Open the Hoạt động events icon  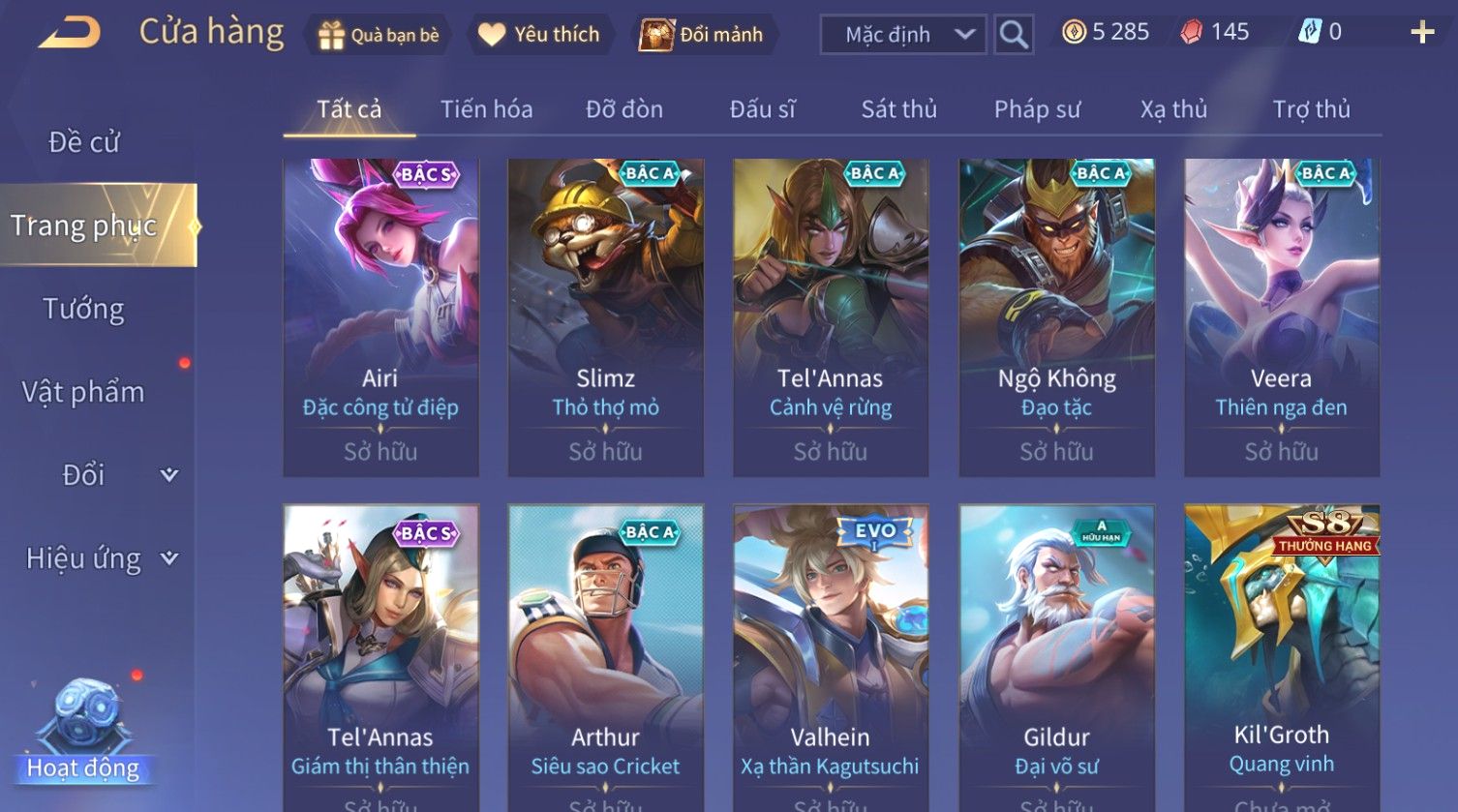point(83,731)
